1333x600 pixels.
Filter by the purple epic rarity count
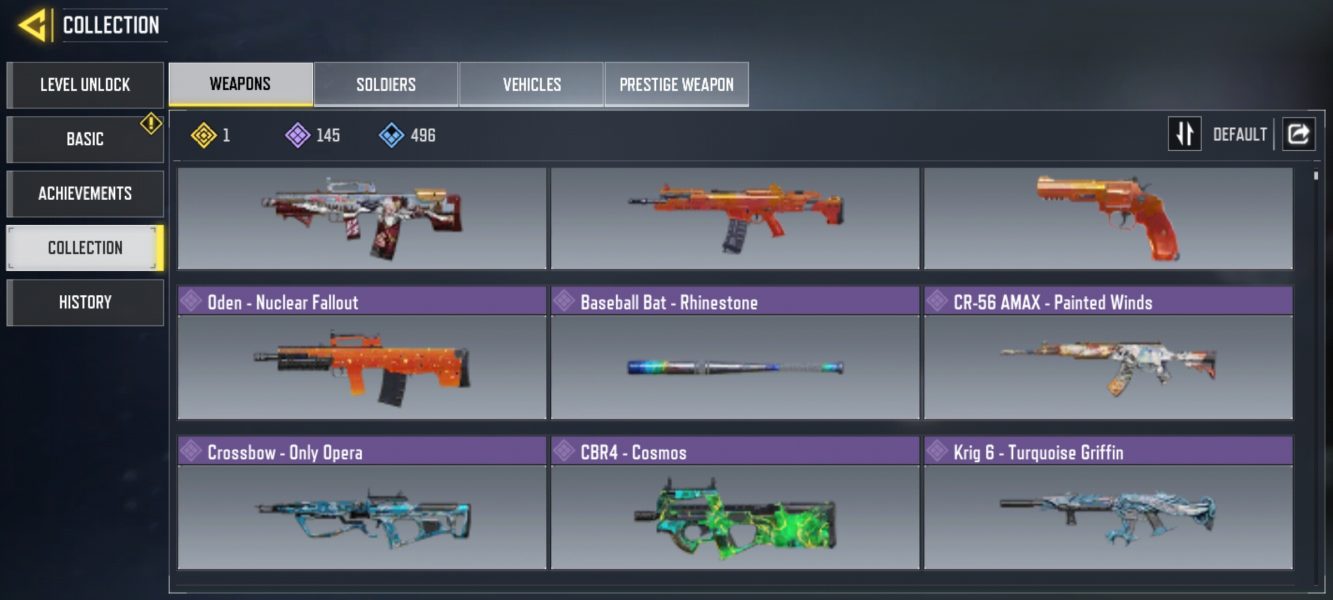point(312,135)
